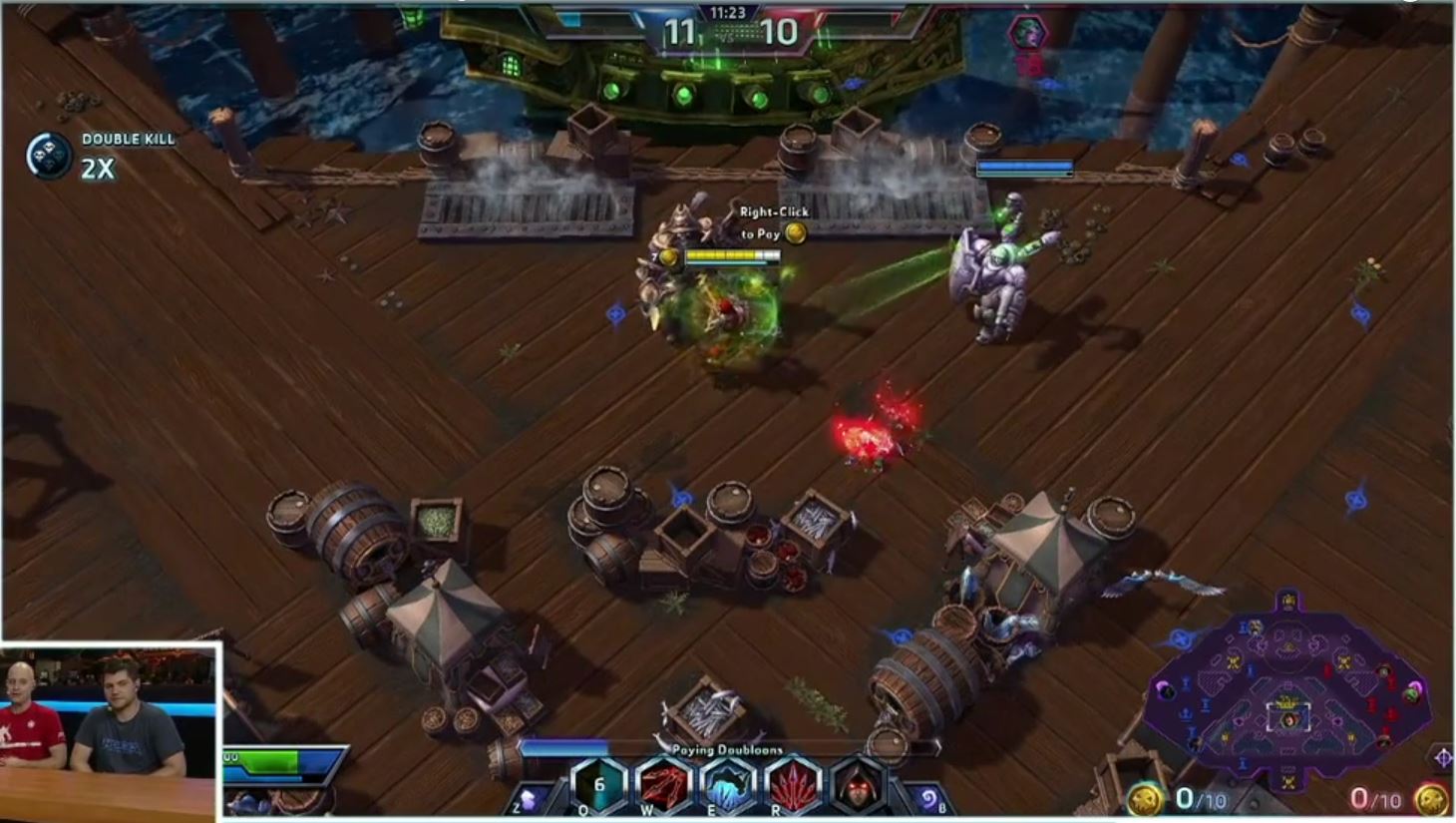Select the hooded hero trait icon
This screenshot has height=823, width=1456.
pos(857,785)
